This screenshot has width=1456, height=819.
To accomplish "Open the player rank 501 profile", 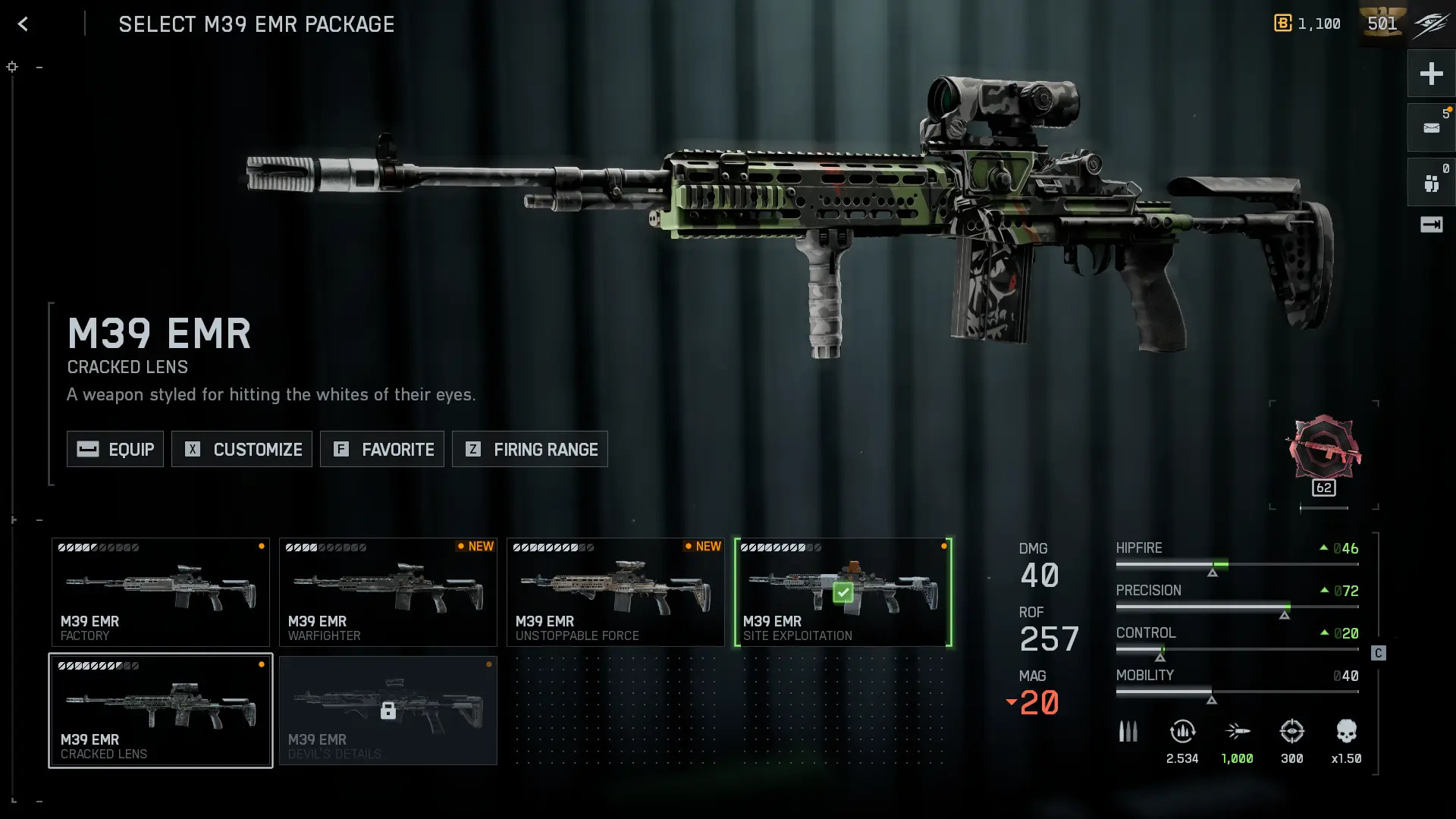I will 1382,24.
